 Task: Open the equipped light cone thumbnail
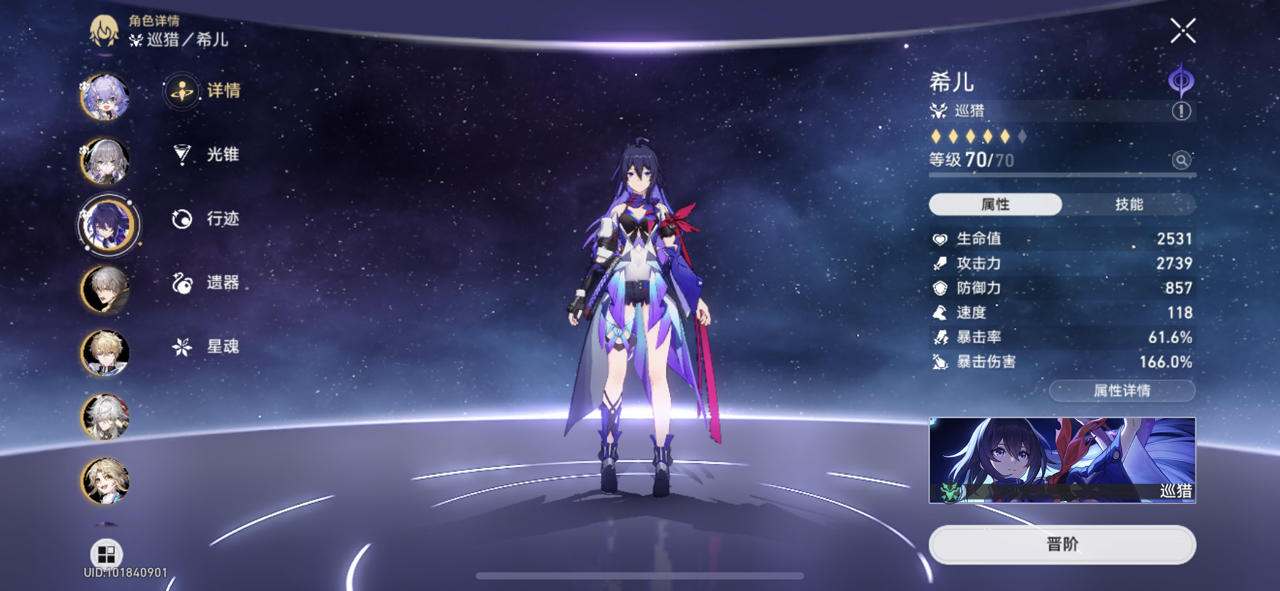1062,460
